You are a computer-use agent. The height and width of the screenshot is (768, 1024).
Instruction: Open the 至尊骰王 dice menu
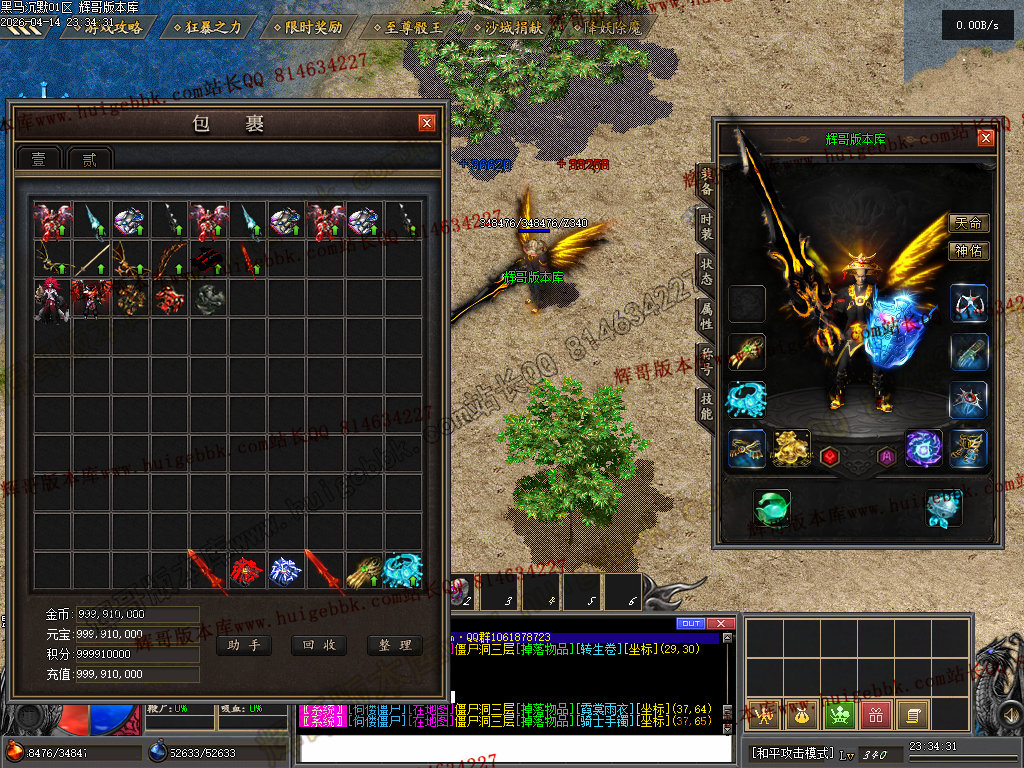pyautogui.click(x=408, y=27)
